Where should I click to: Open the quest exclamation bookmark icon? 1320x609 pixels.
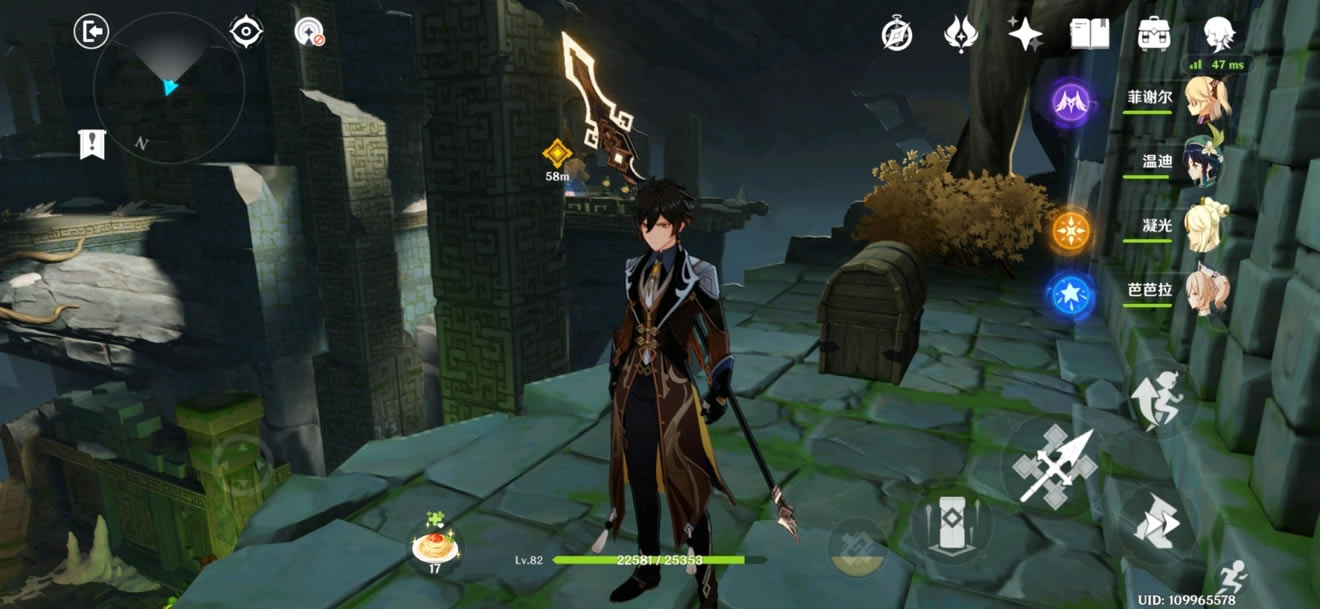pos(92,144)
